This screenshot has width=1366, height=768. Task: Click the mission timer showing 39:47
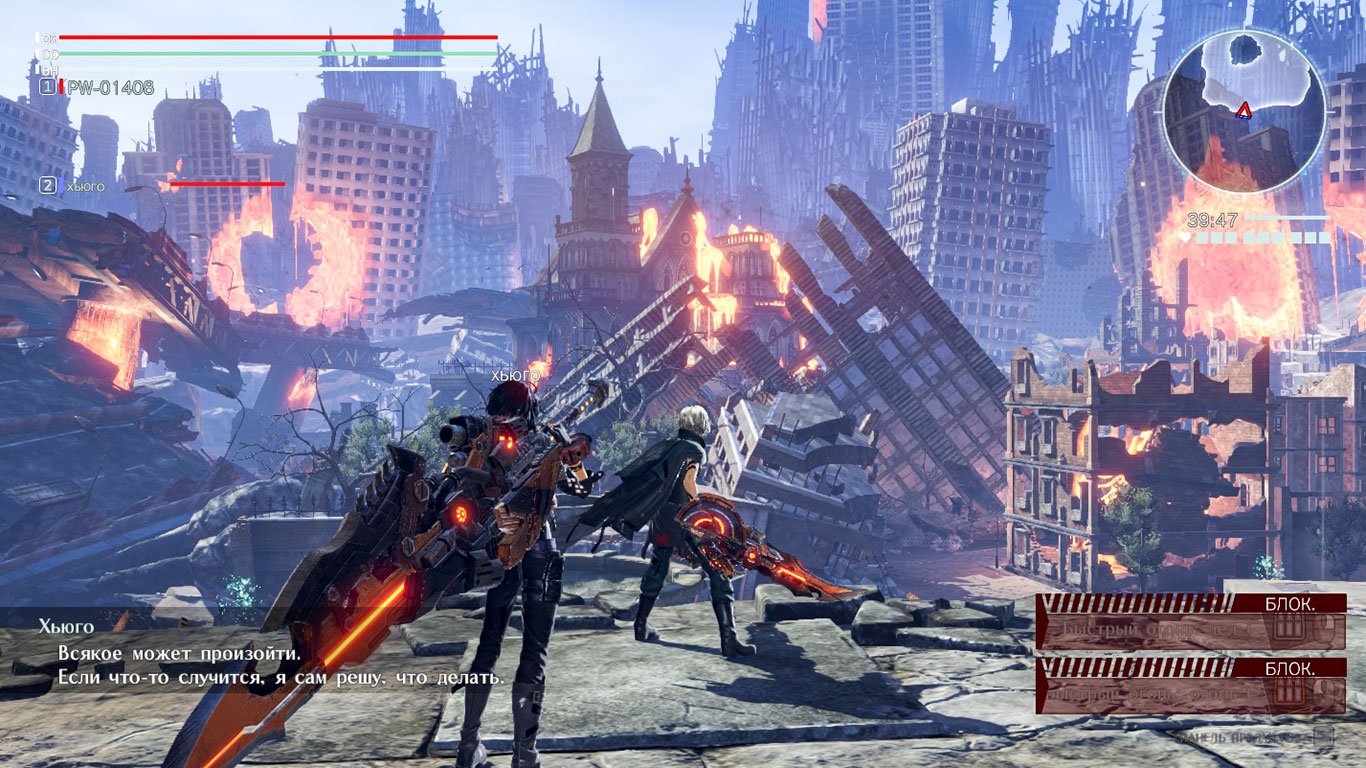[x=1214, y=218]
